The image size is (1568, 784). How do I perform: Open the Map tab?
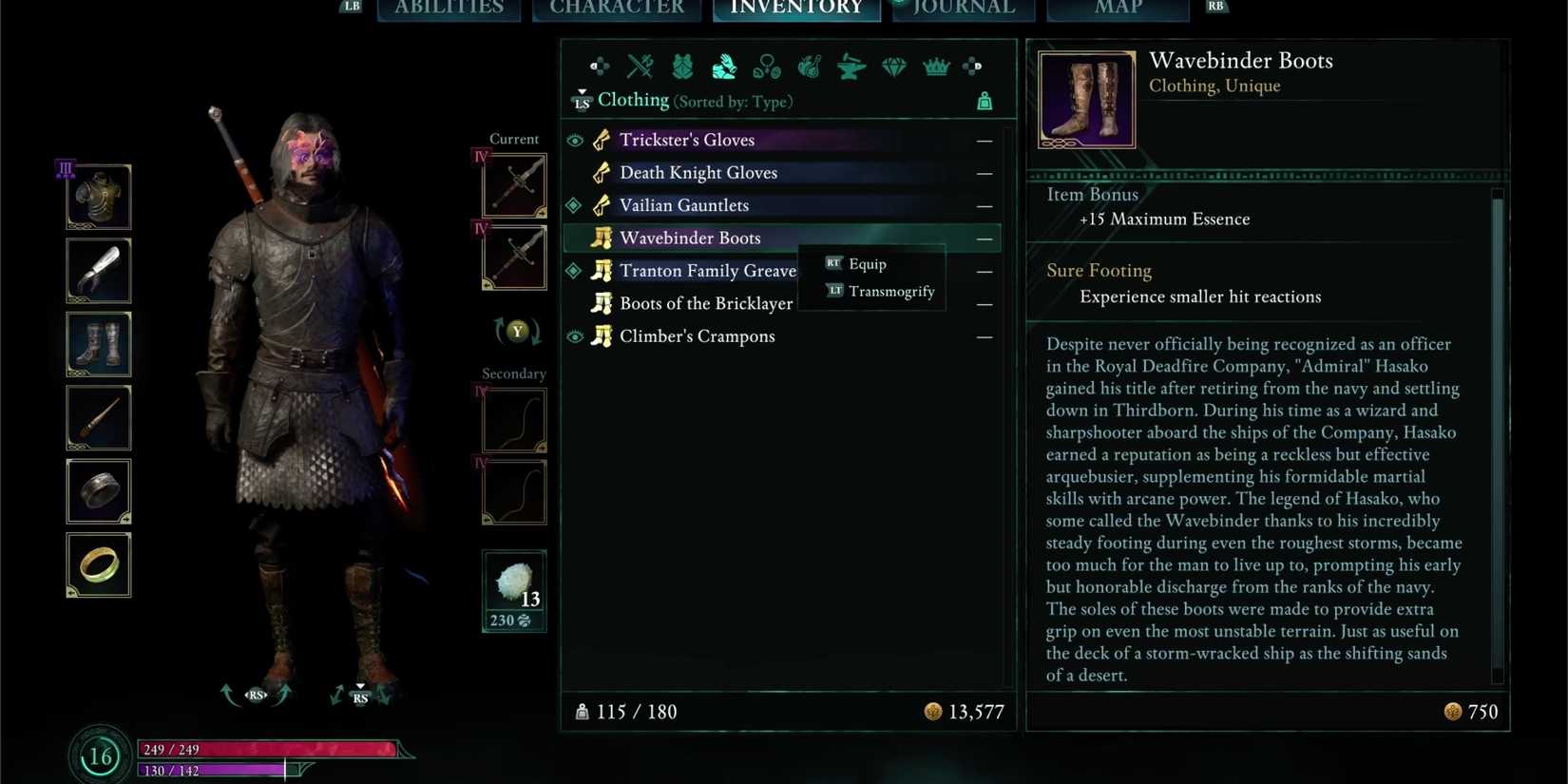tap(1118, 8)
